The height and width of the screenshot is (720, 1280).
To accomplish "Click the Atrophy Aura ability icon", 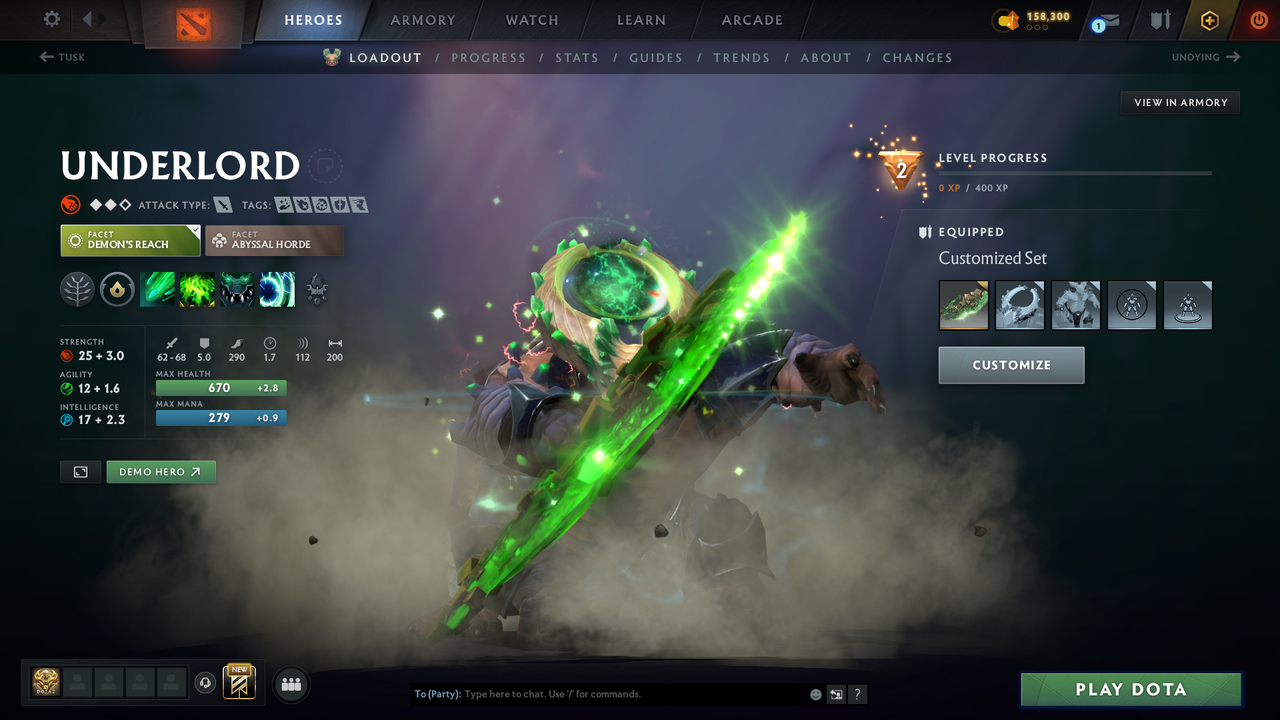I will pos(237,289).
